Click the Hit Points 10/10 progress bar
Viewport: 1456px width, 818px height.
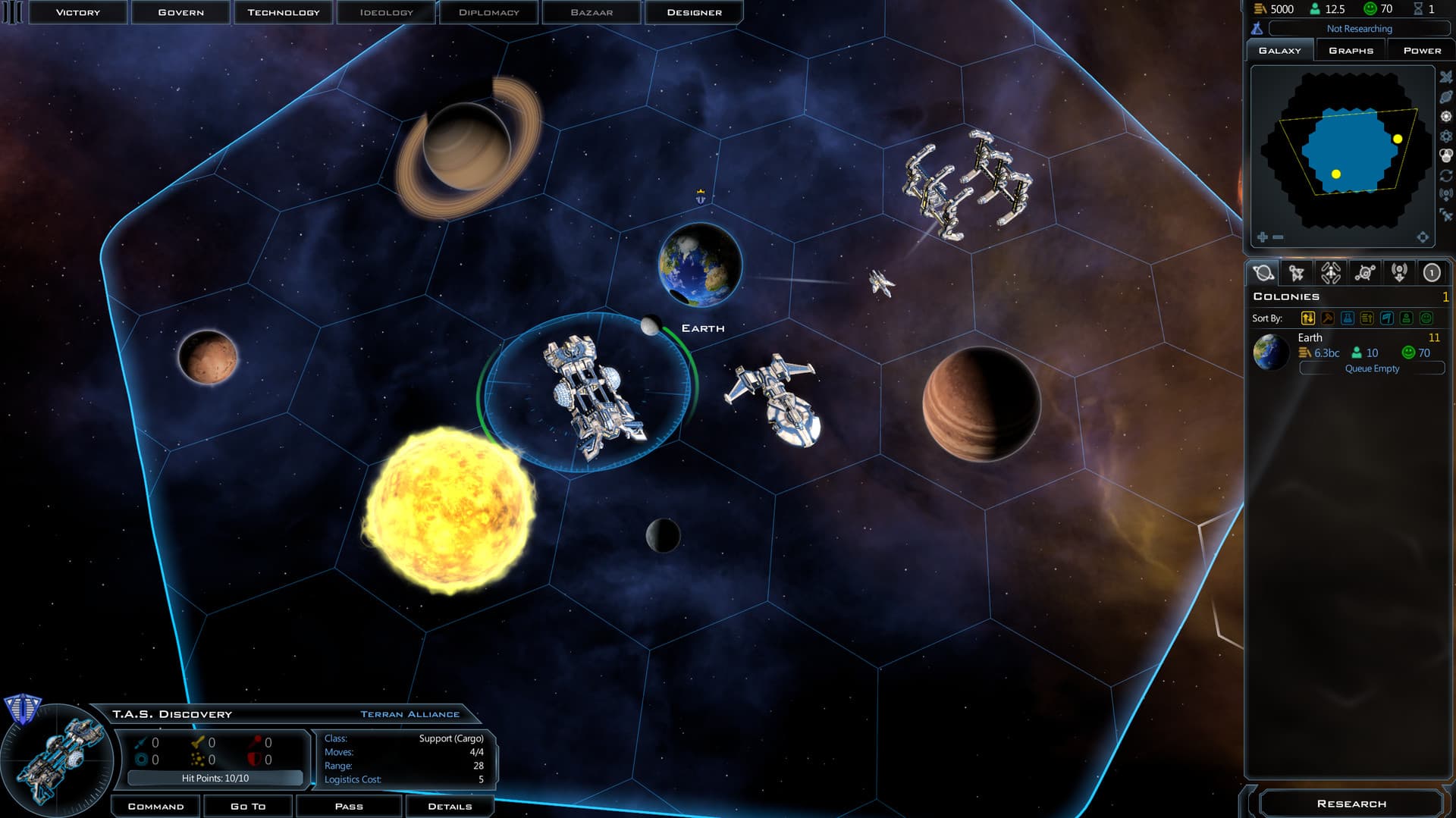[216, 777]
